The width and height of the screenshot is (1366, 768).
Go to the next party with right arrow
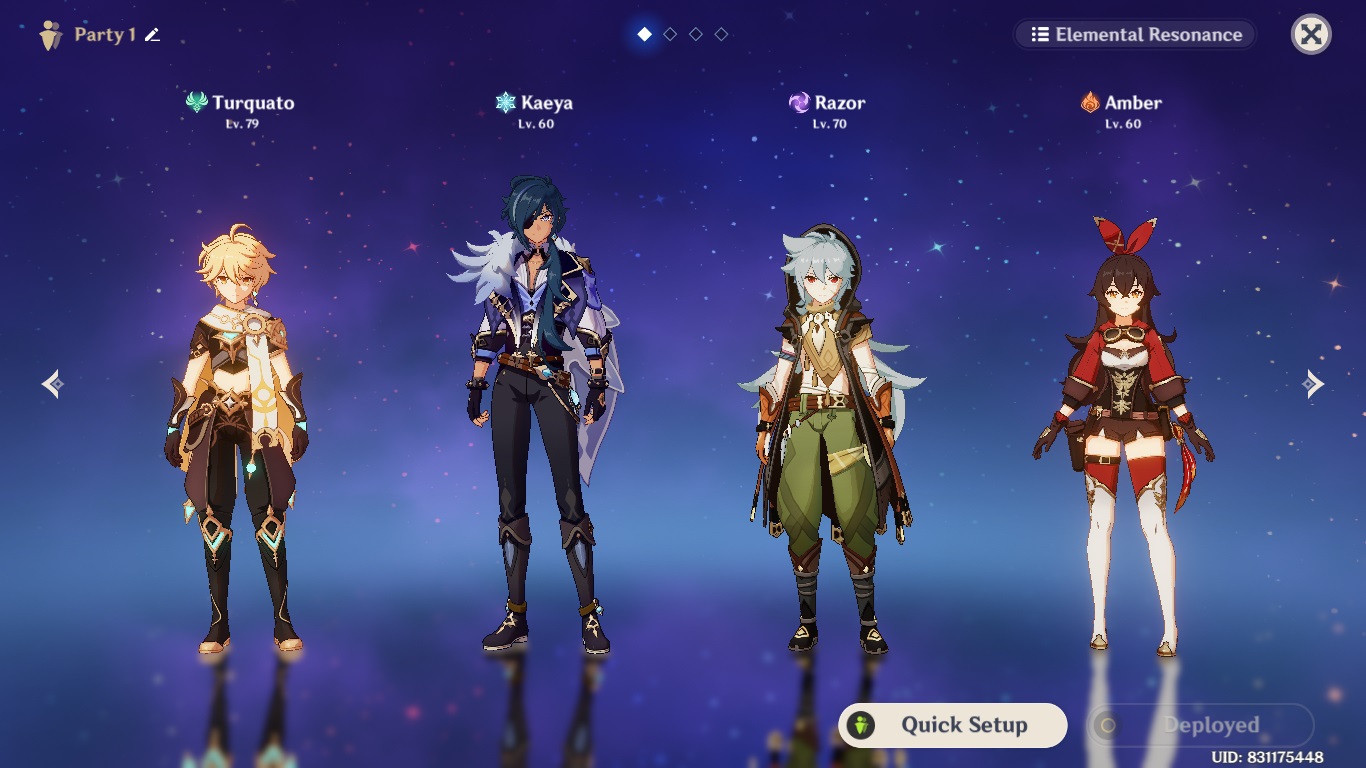[1313, 384]
